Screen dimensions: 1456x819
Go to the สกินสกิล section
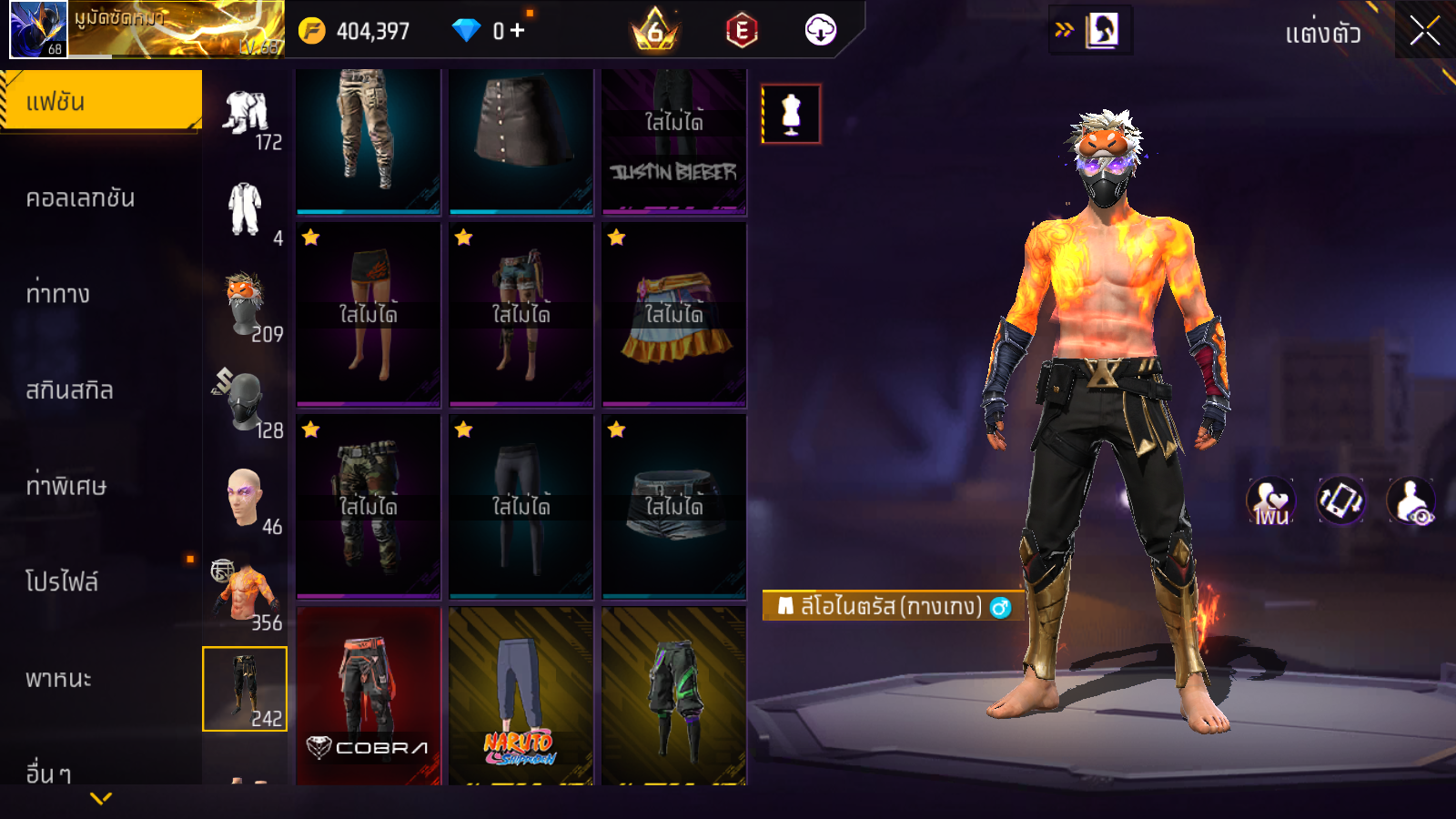pyautogui.click(x=69, y=390)
